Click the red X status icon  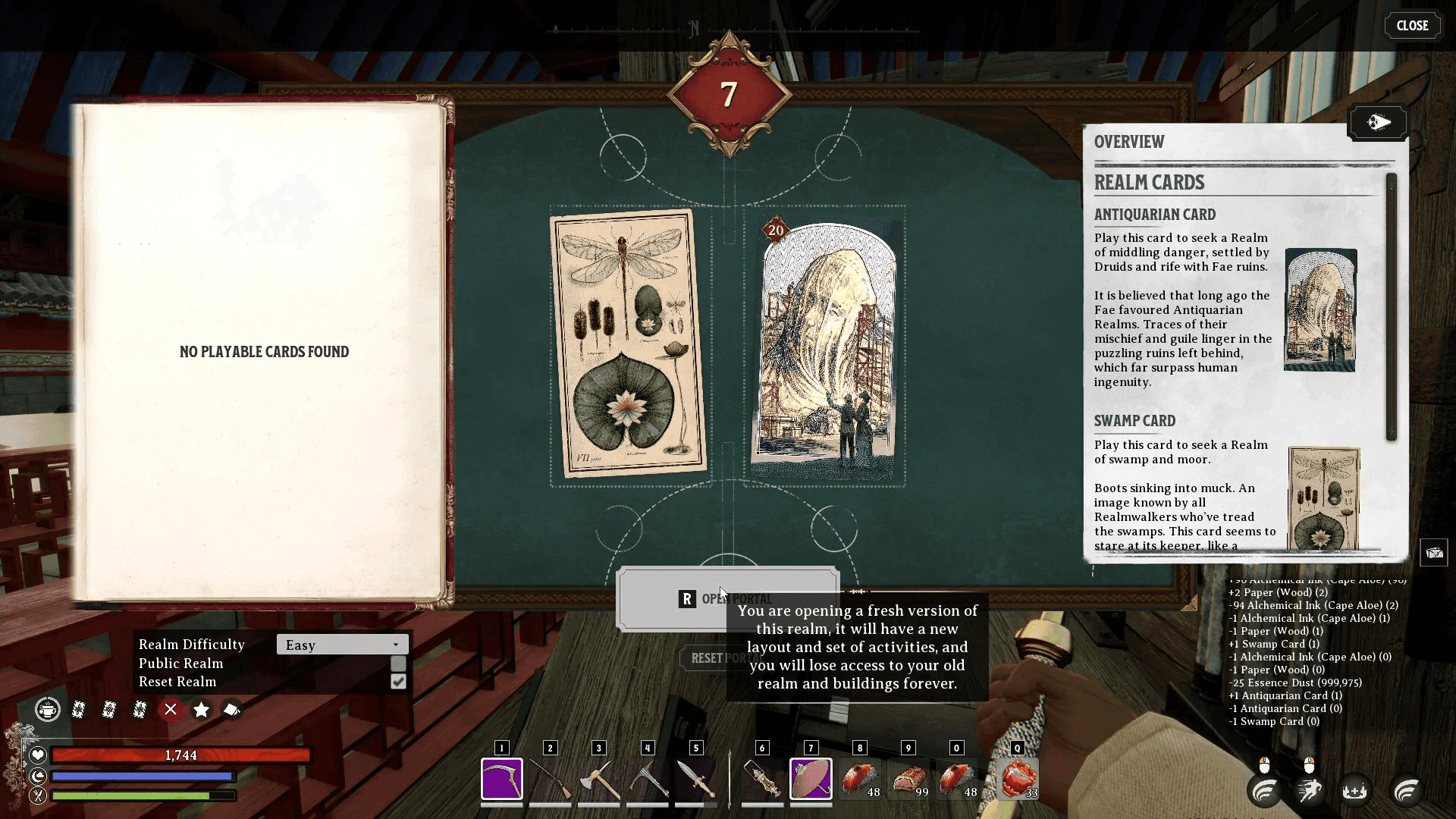coord(171,709)
